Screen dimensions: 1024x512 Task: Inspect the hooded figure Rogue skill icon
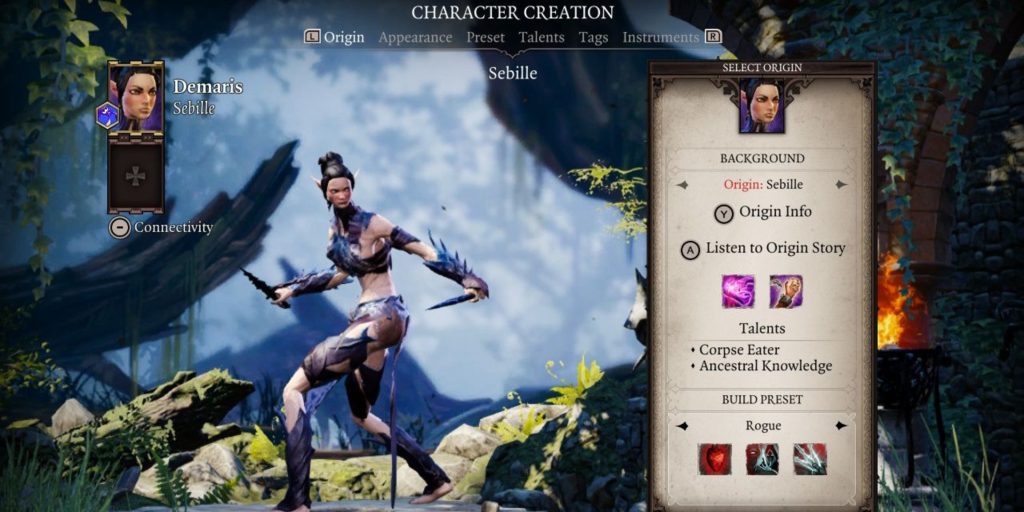[762, 459]
